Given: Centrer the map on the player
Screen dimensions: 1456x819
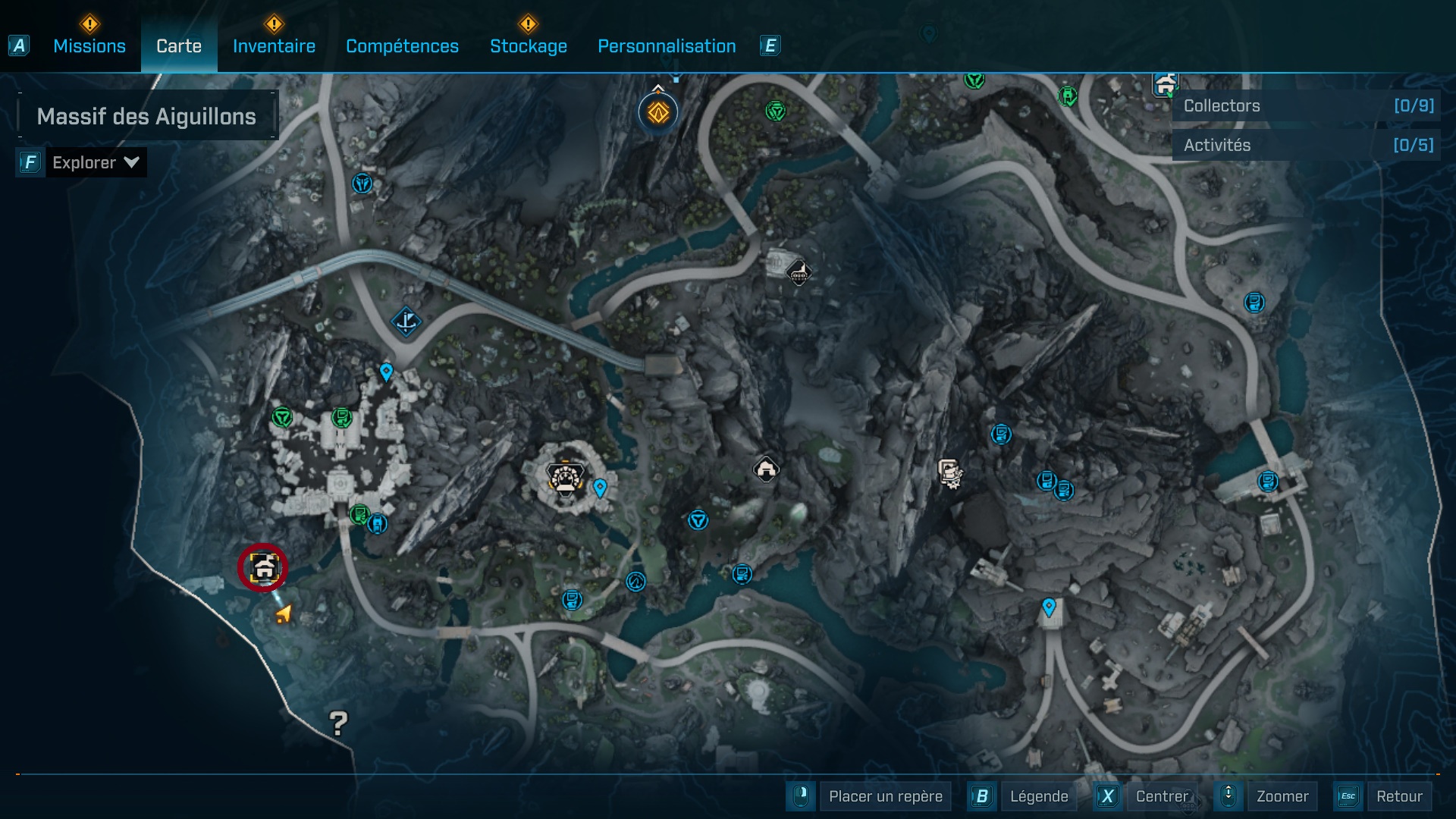Looking at the screenshot, I should click(1162, 796).
